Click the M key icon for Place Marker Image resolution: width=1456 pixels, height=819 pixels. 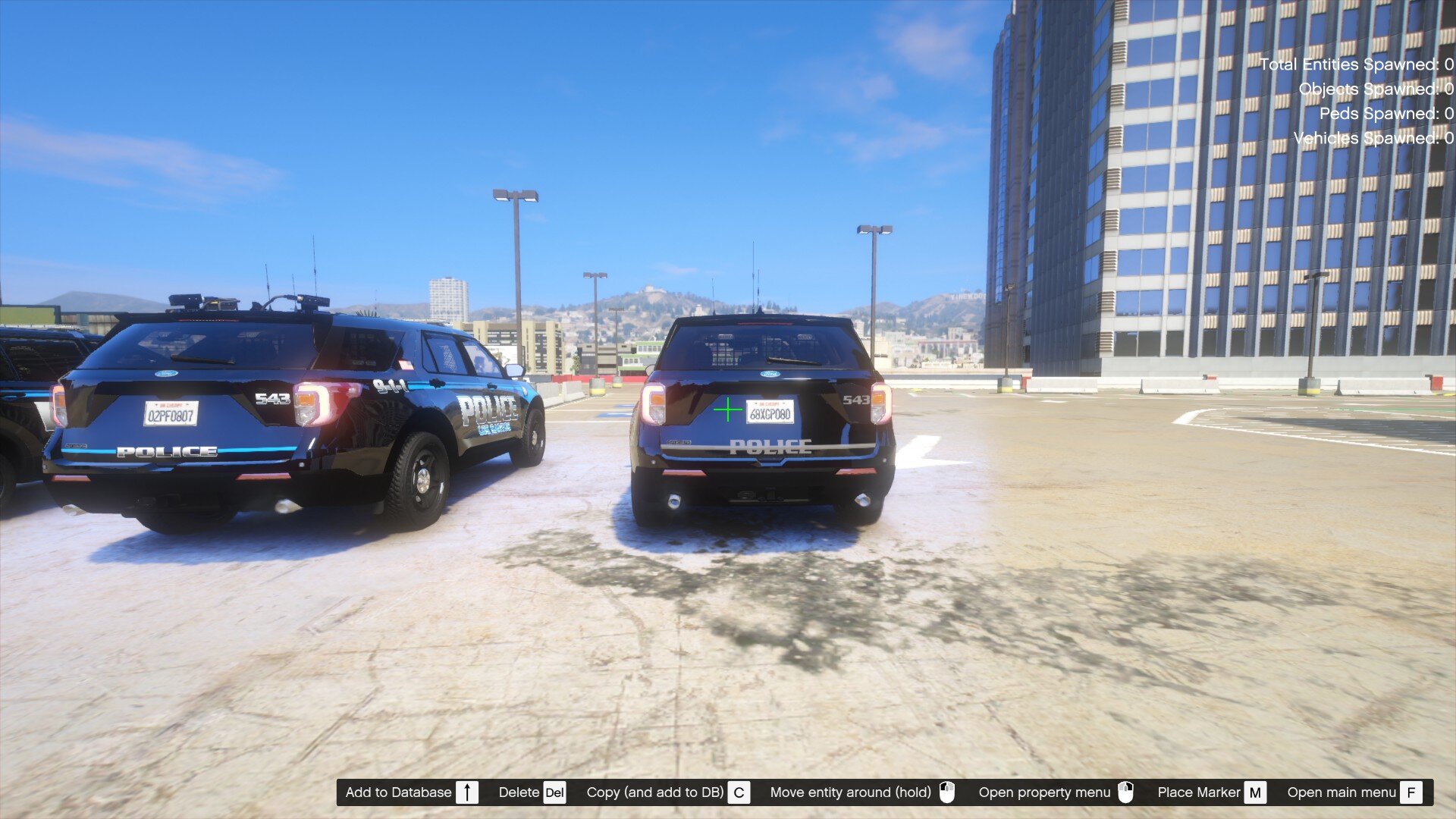tap(1256, 792)
